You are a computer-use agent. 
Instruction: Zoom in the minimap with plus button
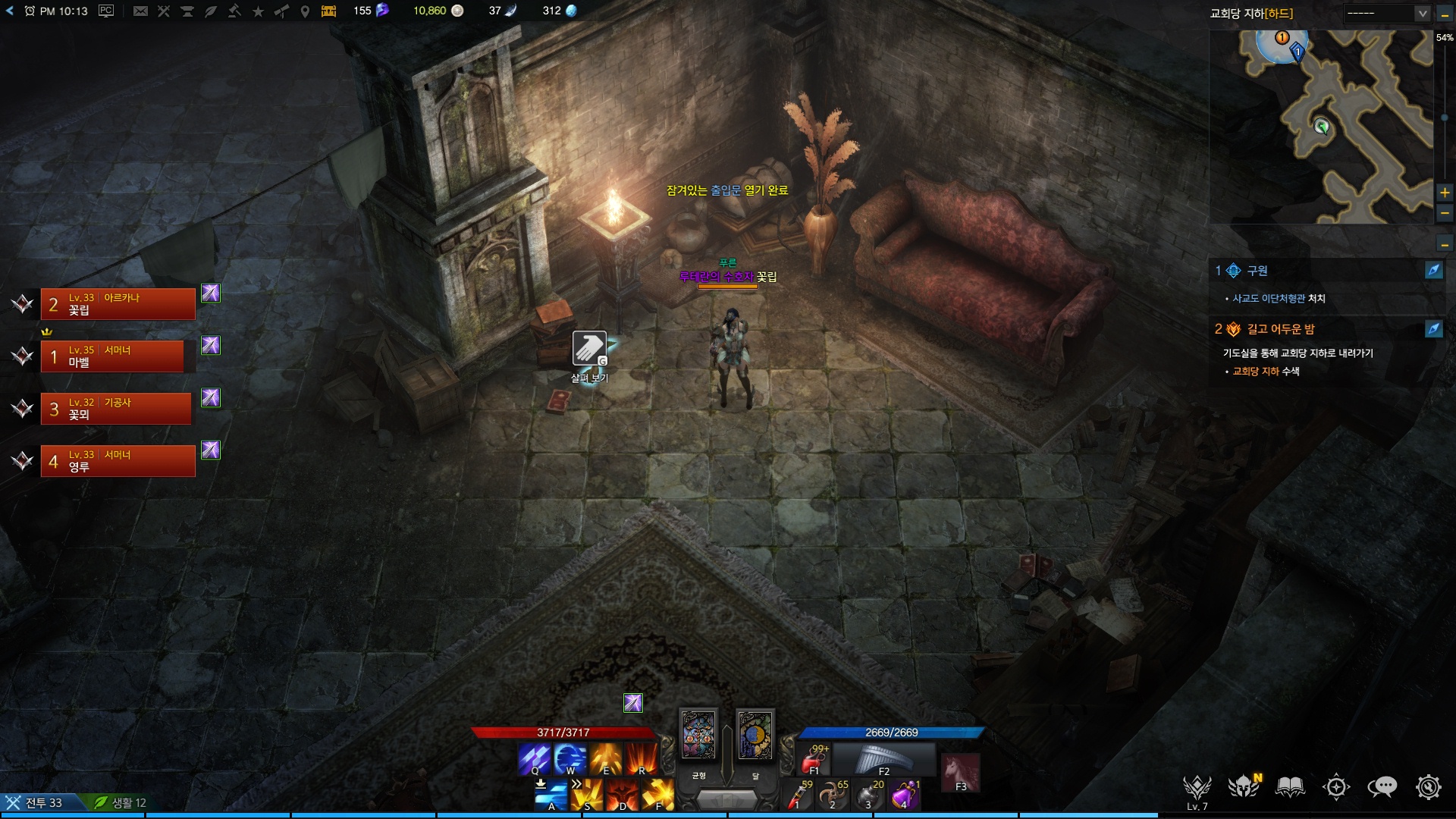[x=1445, y=193]
